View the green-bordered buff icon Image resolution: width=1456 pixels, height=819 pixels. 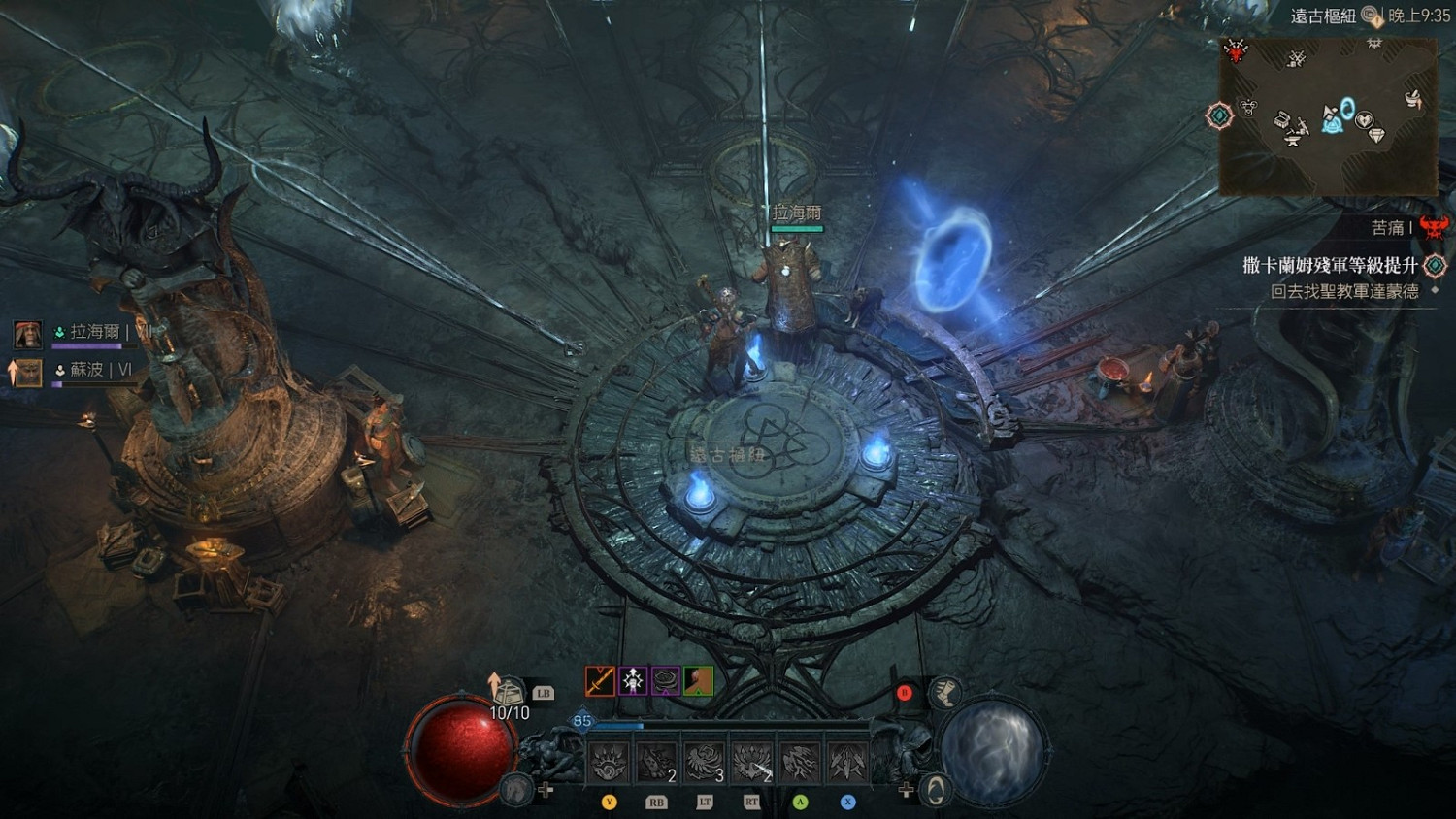pos(699,680)
